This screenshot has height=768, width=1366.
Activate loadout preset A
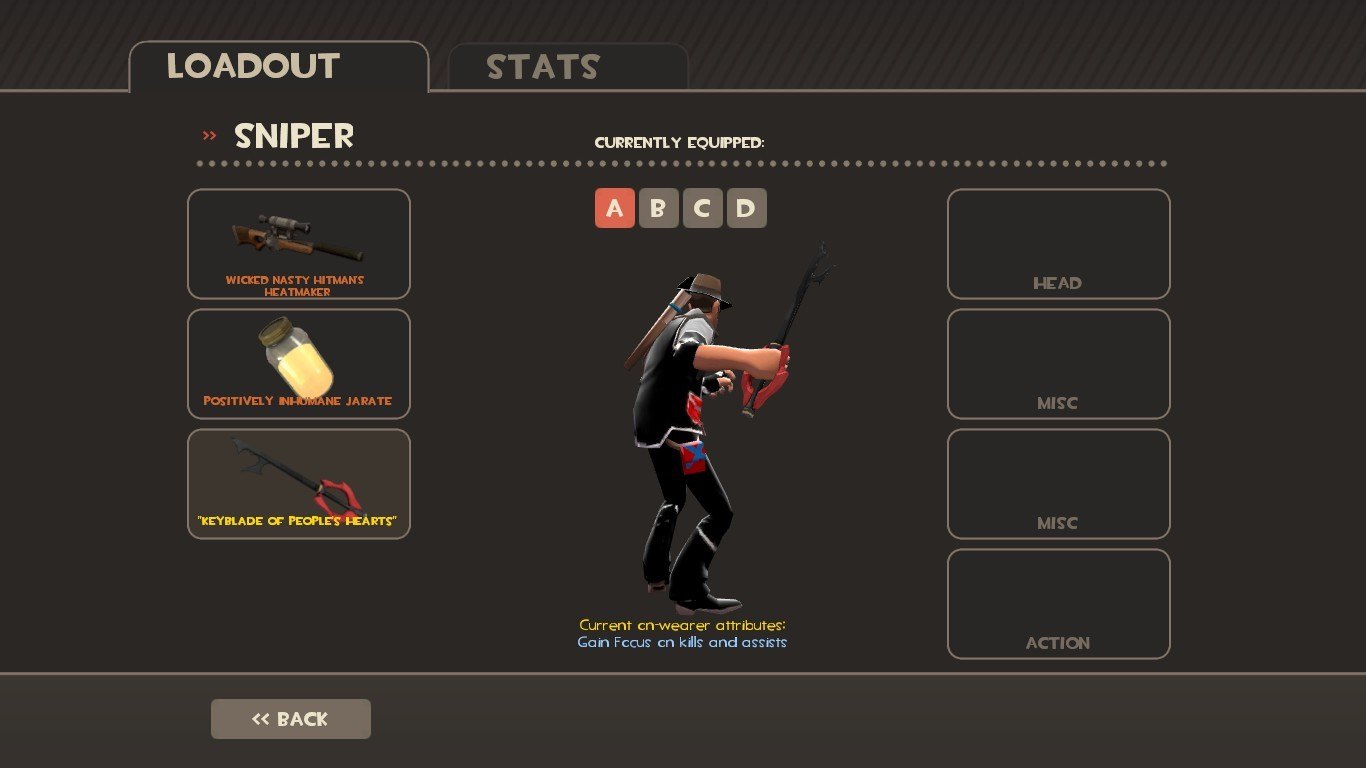tap(615, 208)
